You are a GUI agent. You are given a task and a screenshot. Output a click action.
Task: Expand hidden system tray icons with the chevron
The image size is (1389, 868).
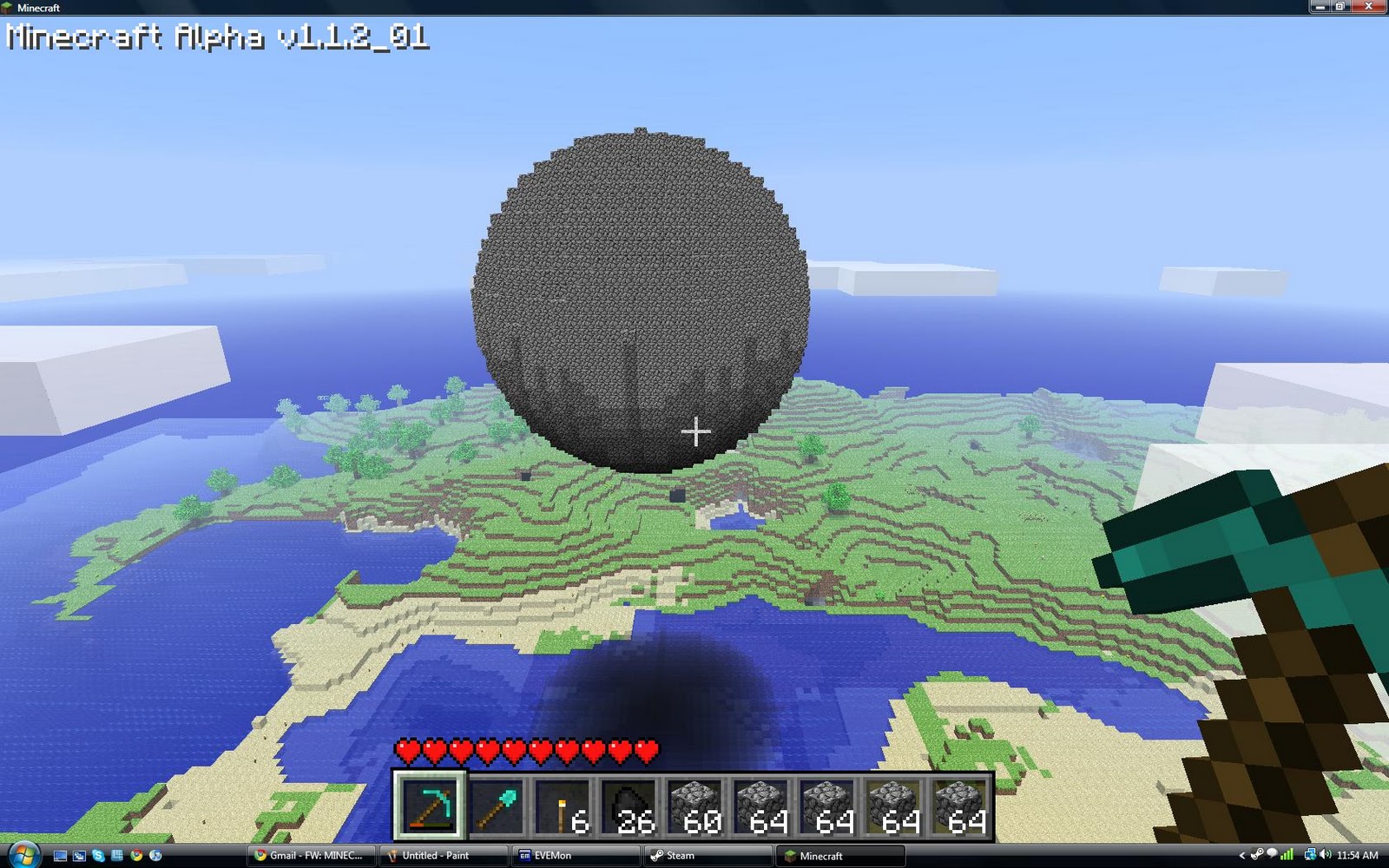tap(1242, 856)
